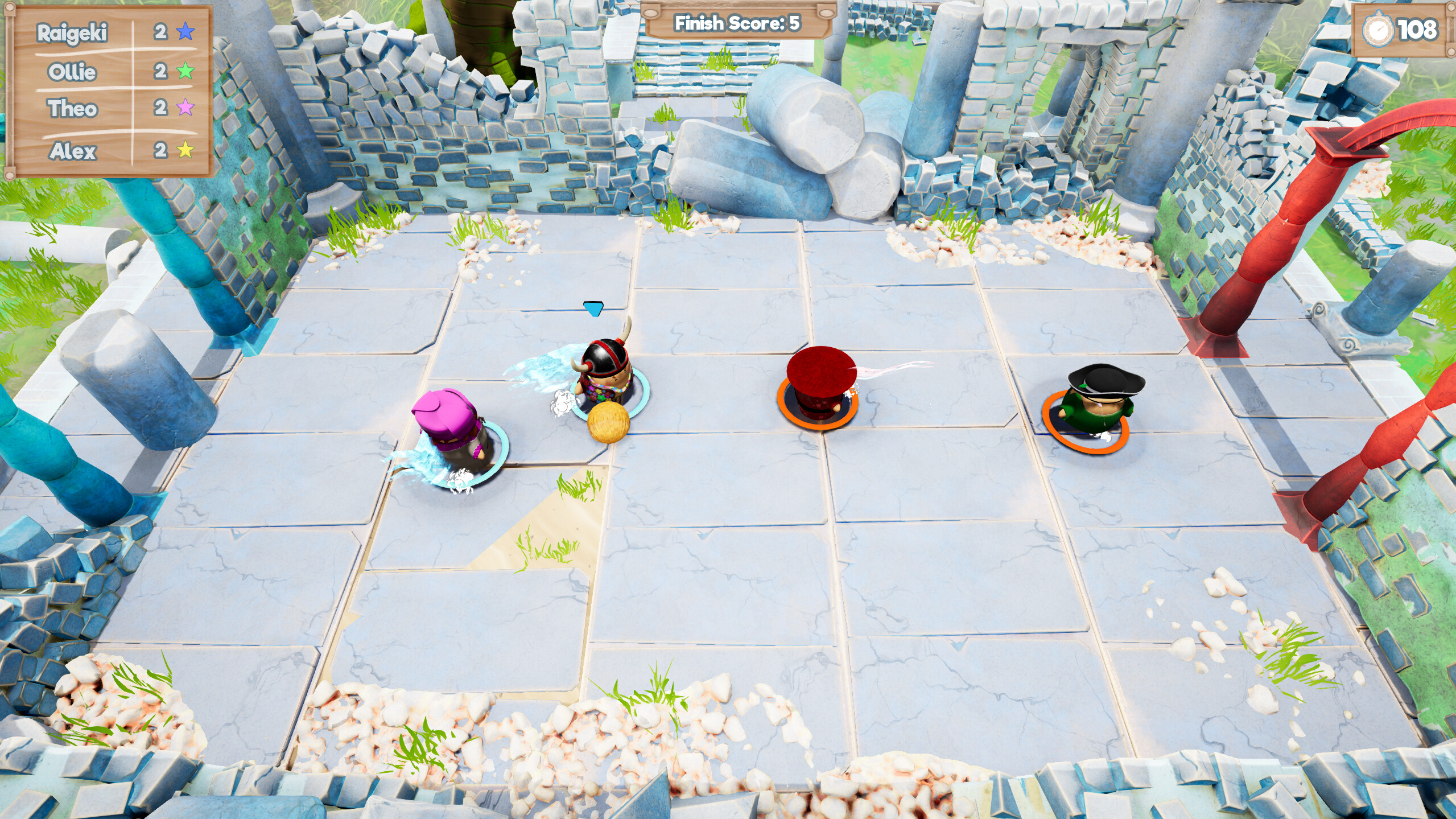
Task: Open details on the Finish Score banner
Action: tap(737, 23)
